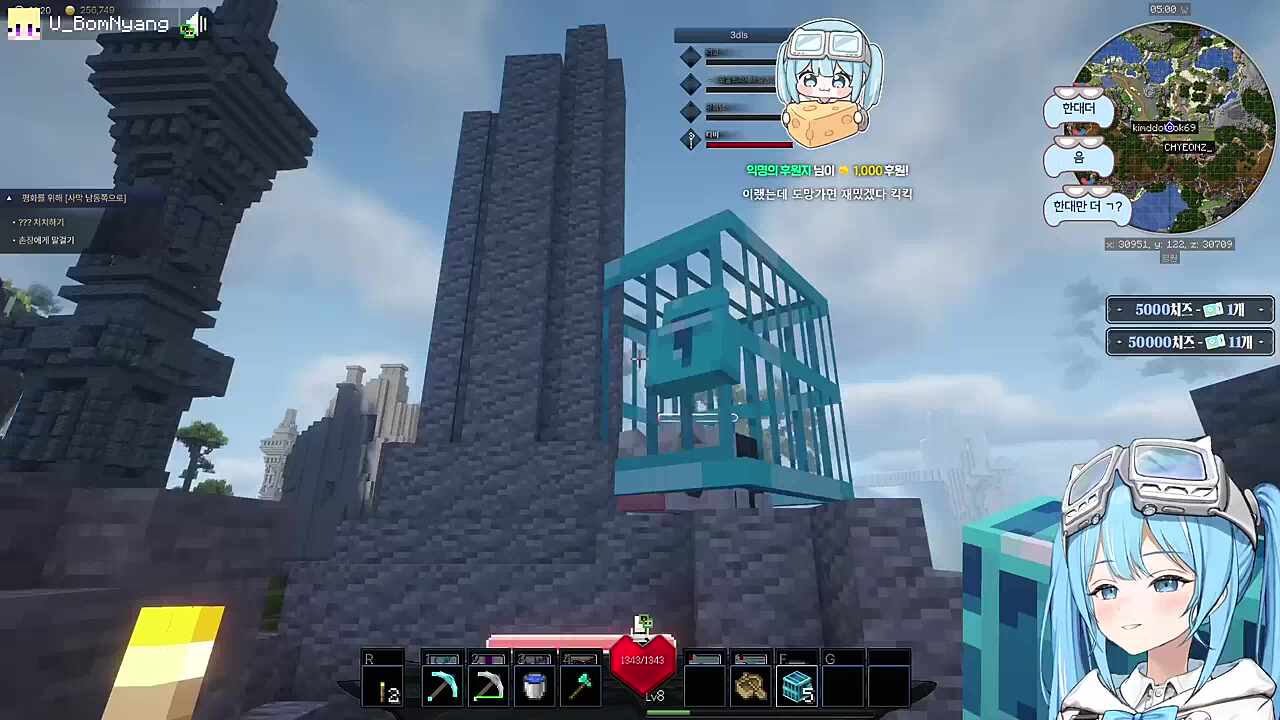Screen dimensions: 1280x720
Task: Select the diamond pickaxe hotbar slot
Action: click(441, 686)
